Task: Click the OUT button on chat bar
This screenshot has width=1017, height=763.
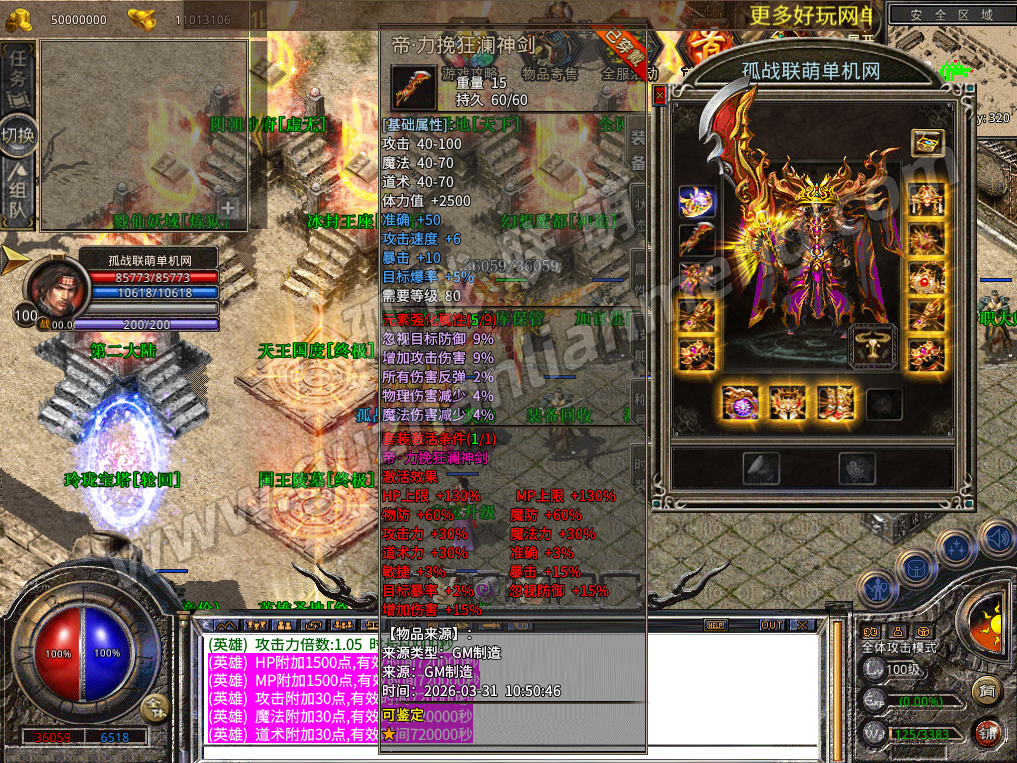Action: pyautogui.click(x=771, y=625)
